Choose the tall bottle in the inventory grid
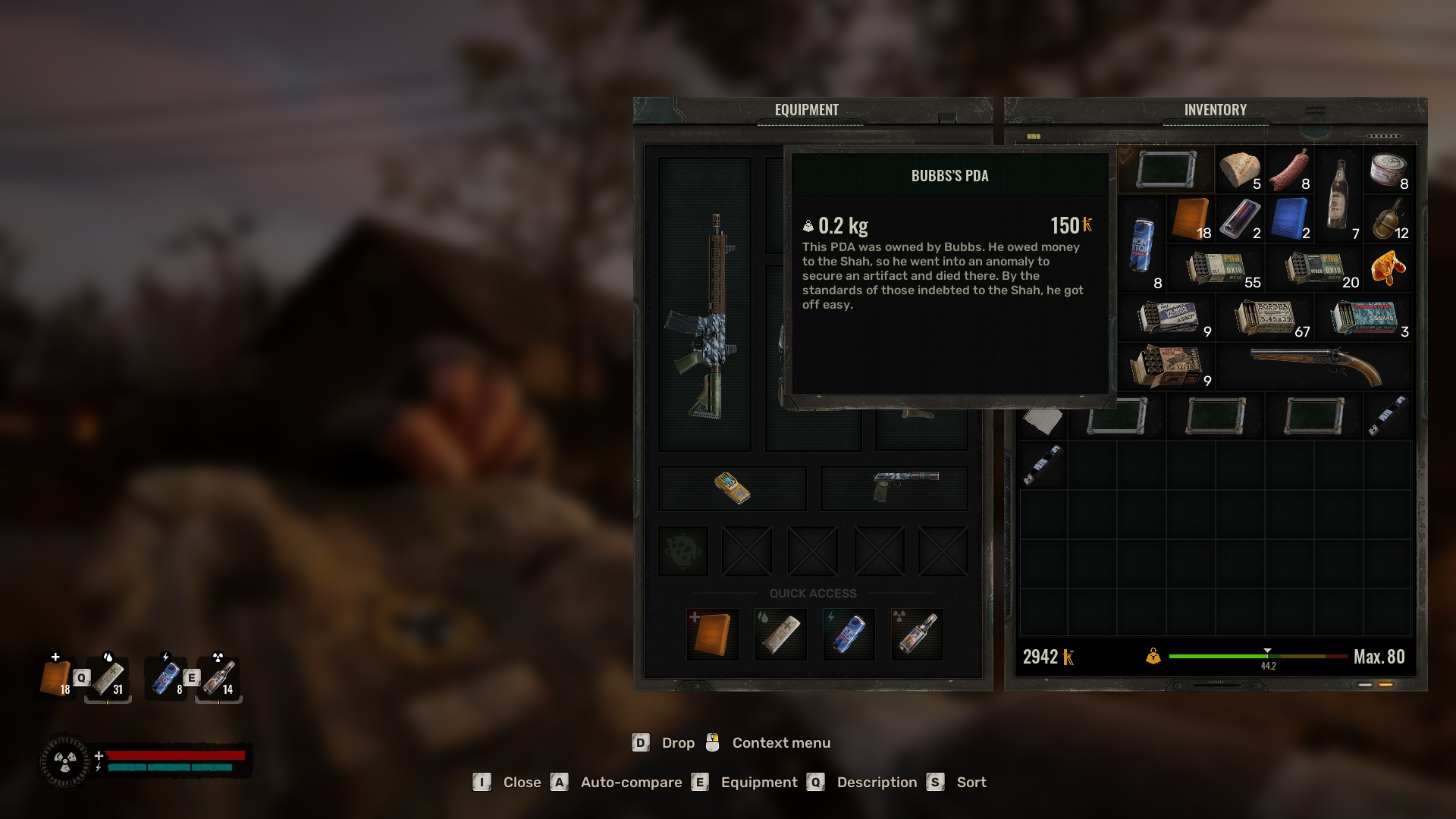Viewport: 1456px width, 819px height. coord(1339,194)
